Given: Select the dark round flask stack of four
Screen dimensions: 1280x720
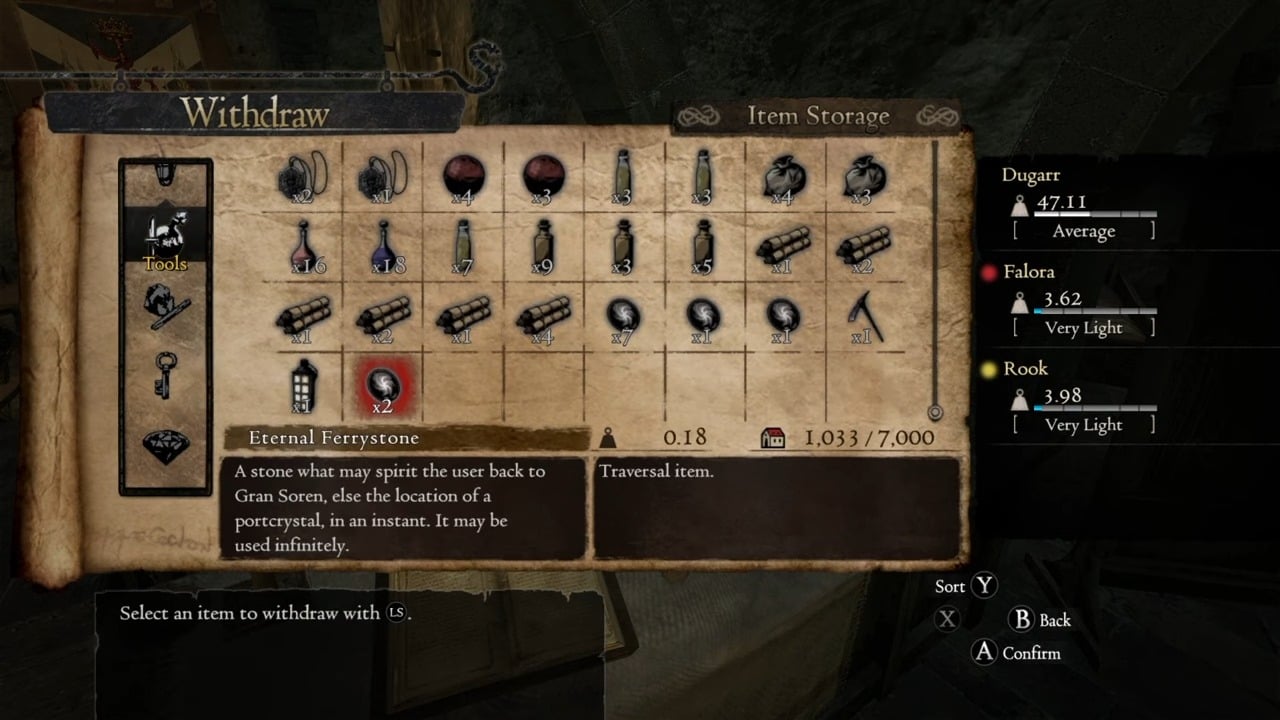Looking at the screenshot, I should [462, 177].
